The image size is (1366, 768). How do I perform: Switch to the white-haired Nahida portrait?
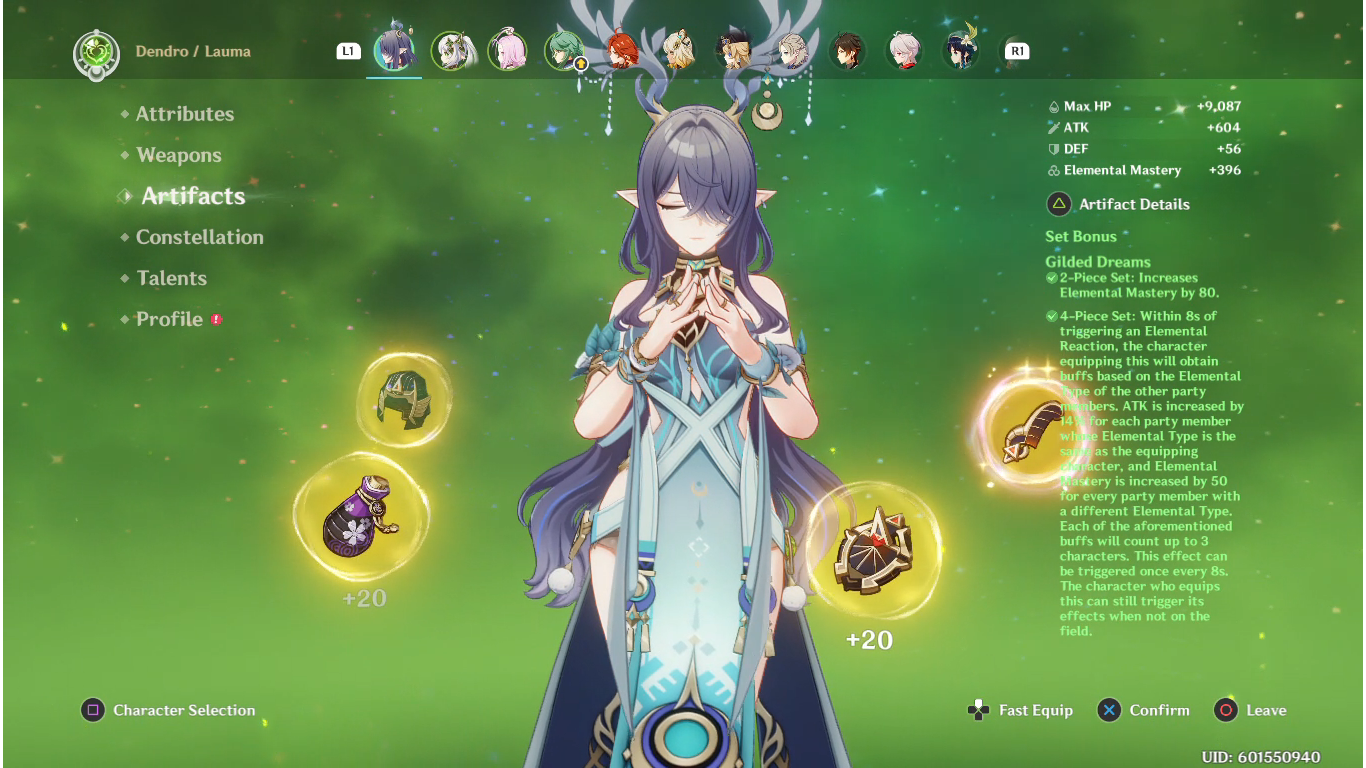coord(451,51)
